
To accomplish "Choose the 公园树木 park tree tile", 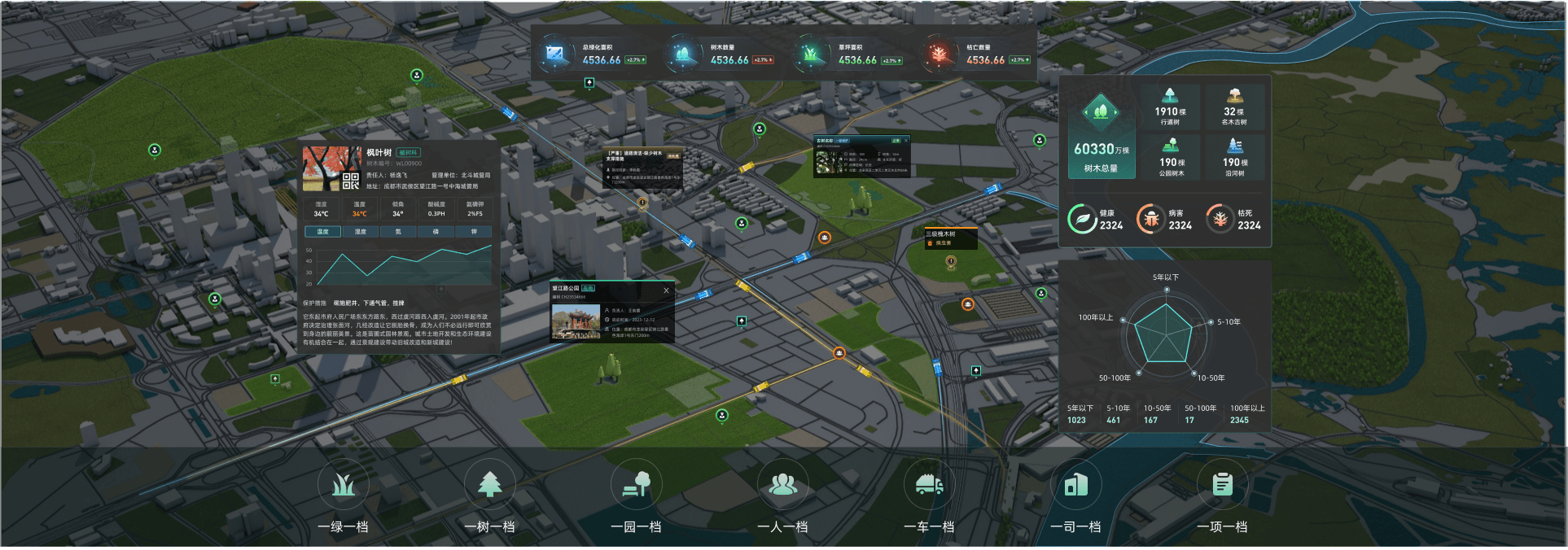I will (x=1170, y=158).
